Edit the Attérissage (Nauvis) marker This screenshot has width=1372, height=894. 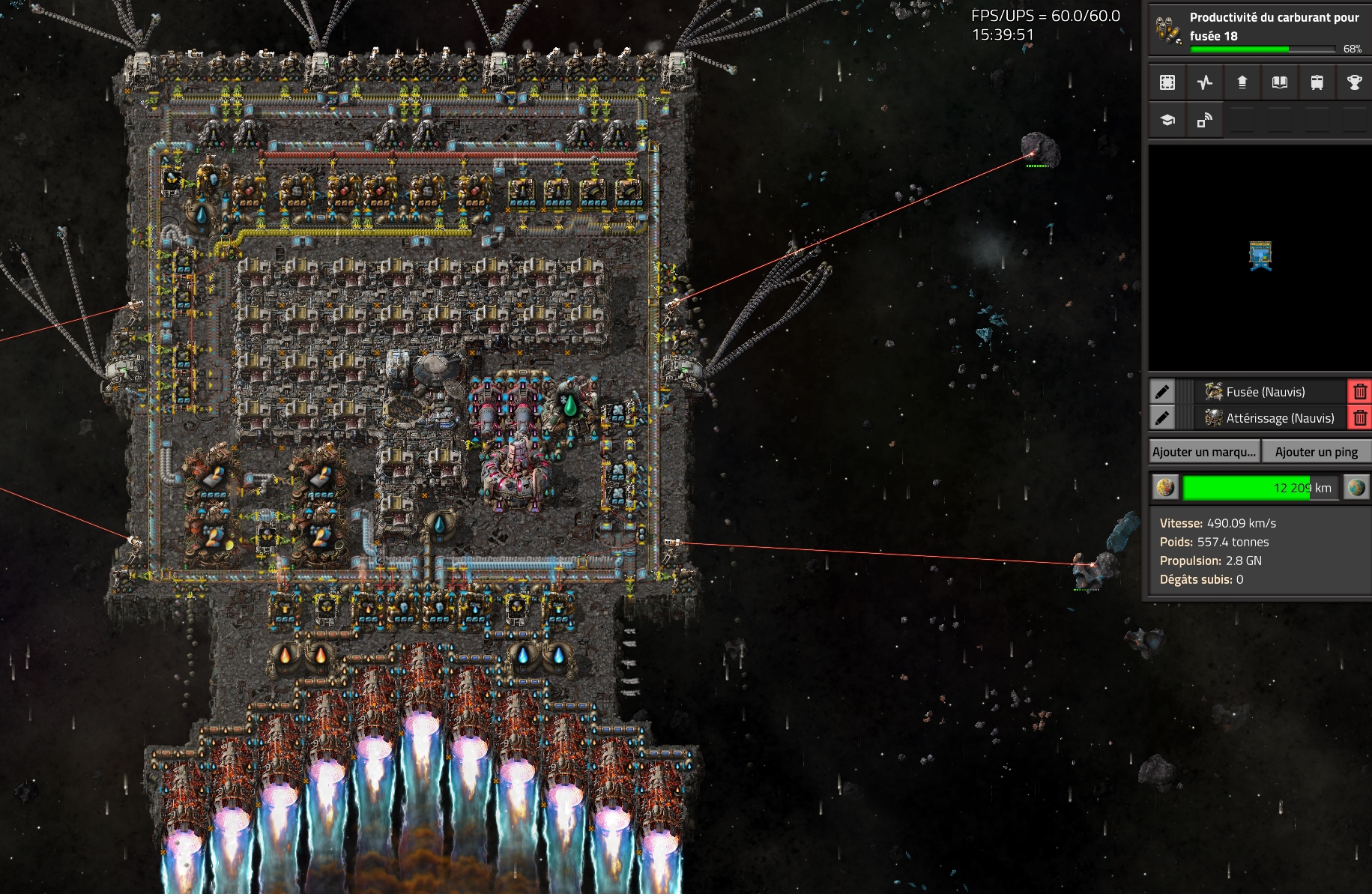click(1162, 418)
